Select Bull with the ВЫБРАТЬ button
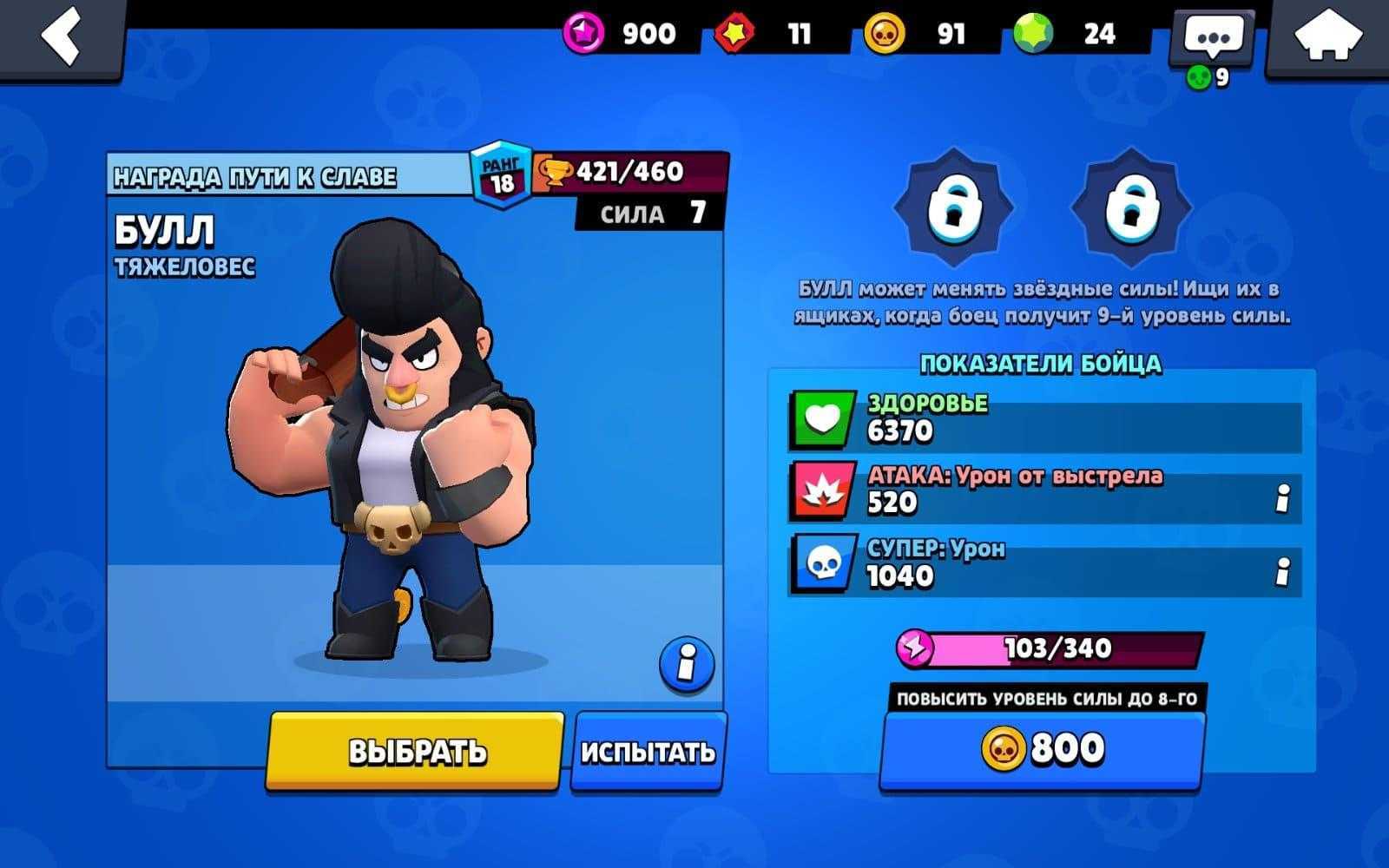The image size is (1389, 868). click(416, 752)
